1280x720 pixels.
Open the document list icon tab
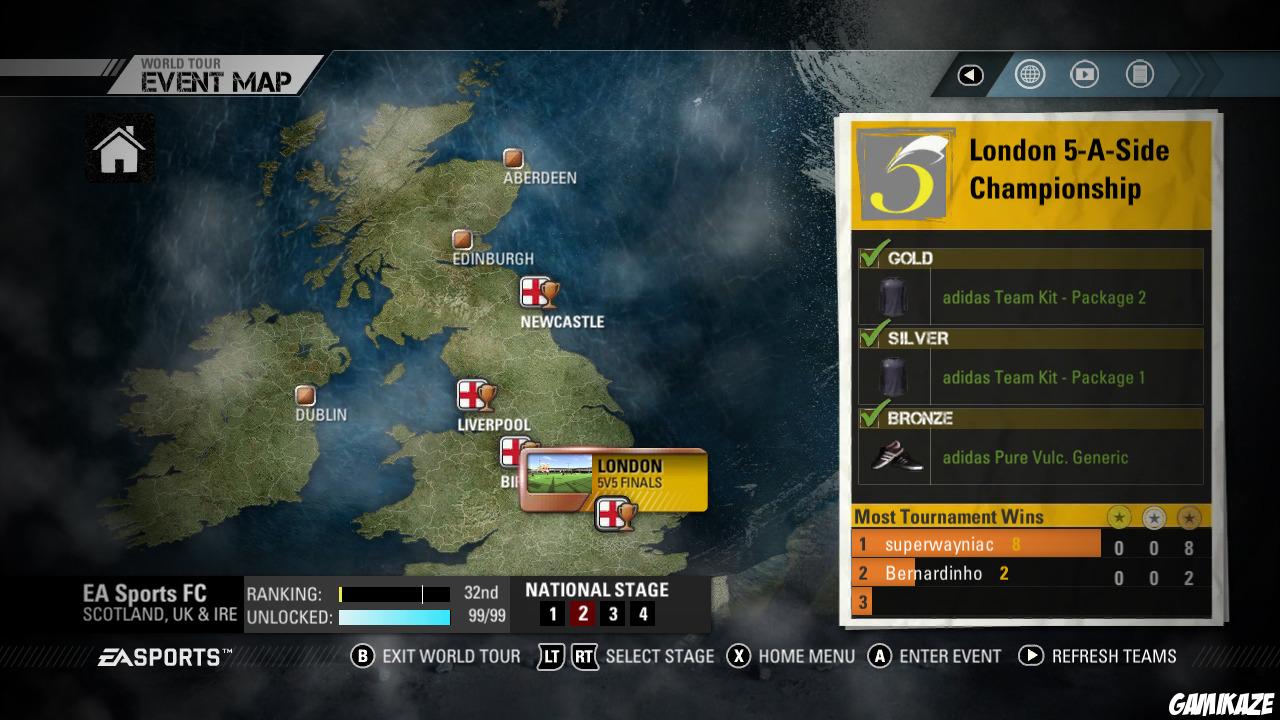click(1139, 75)
